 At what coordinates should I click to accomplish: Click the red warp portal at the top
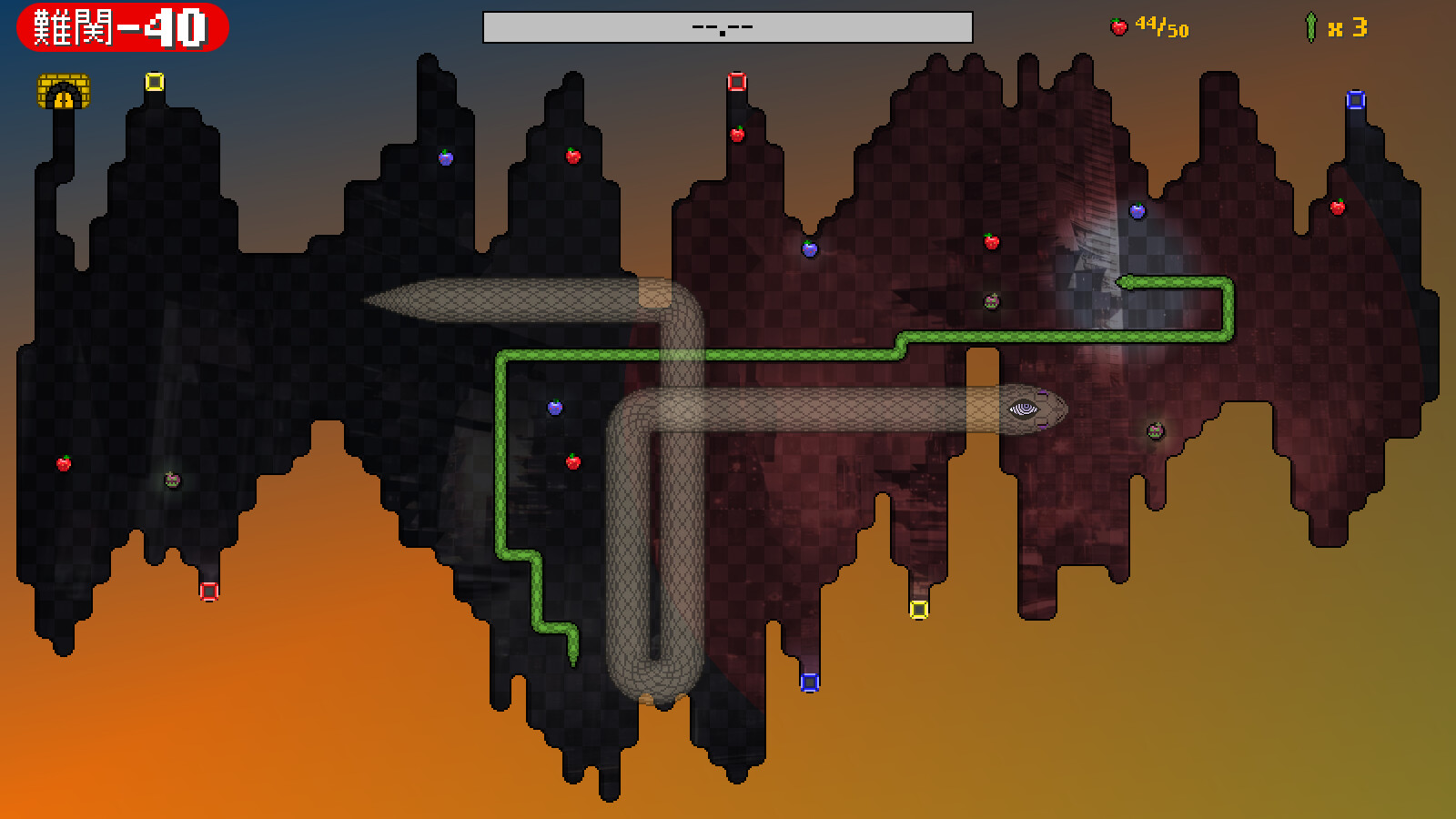tap(737, 80)
